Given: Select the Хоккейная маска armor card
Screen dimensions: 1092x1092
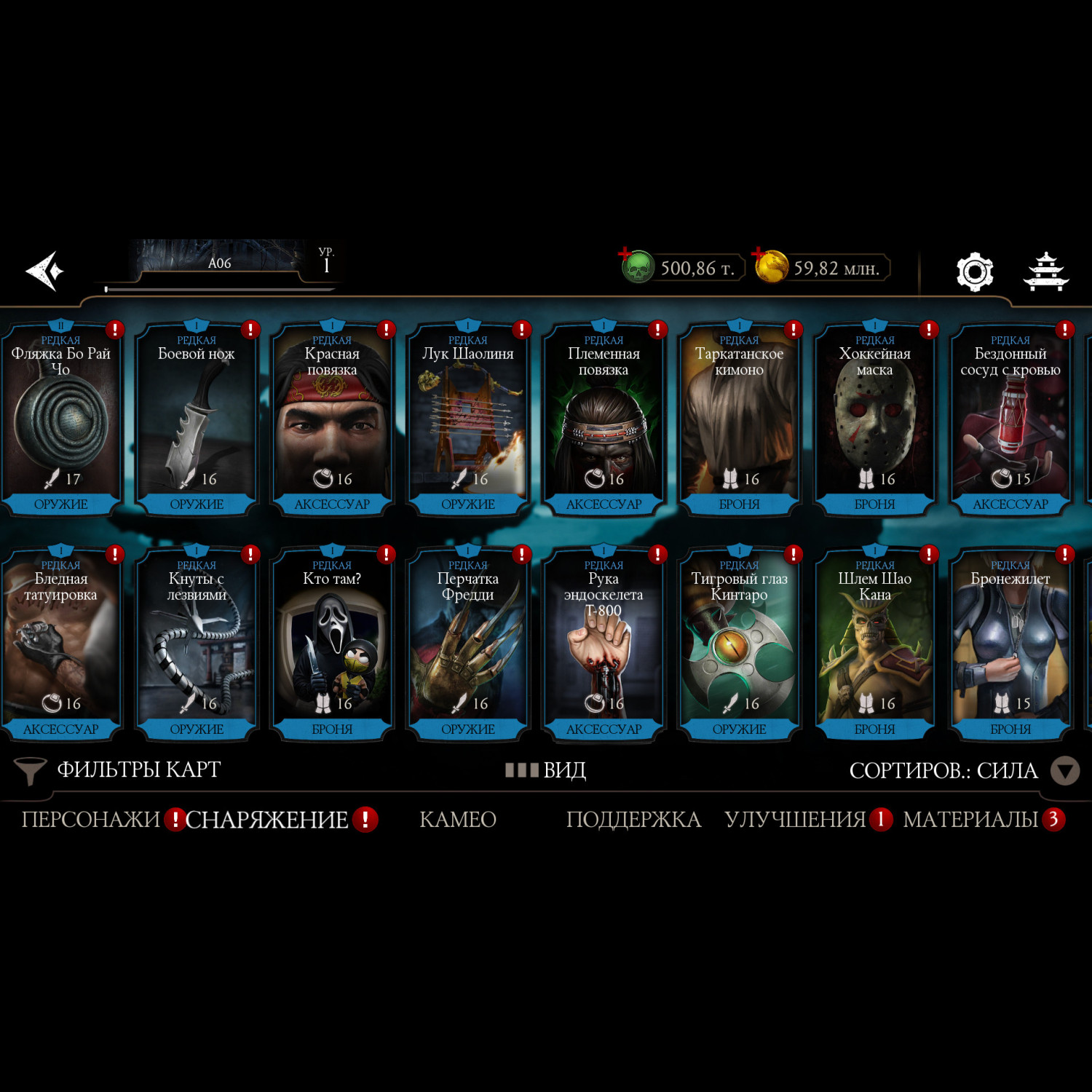Looking at the screenshot, I should tap(874, 419).
